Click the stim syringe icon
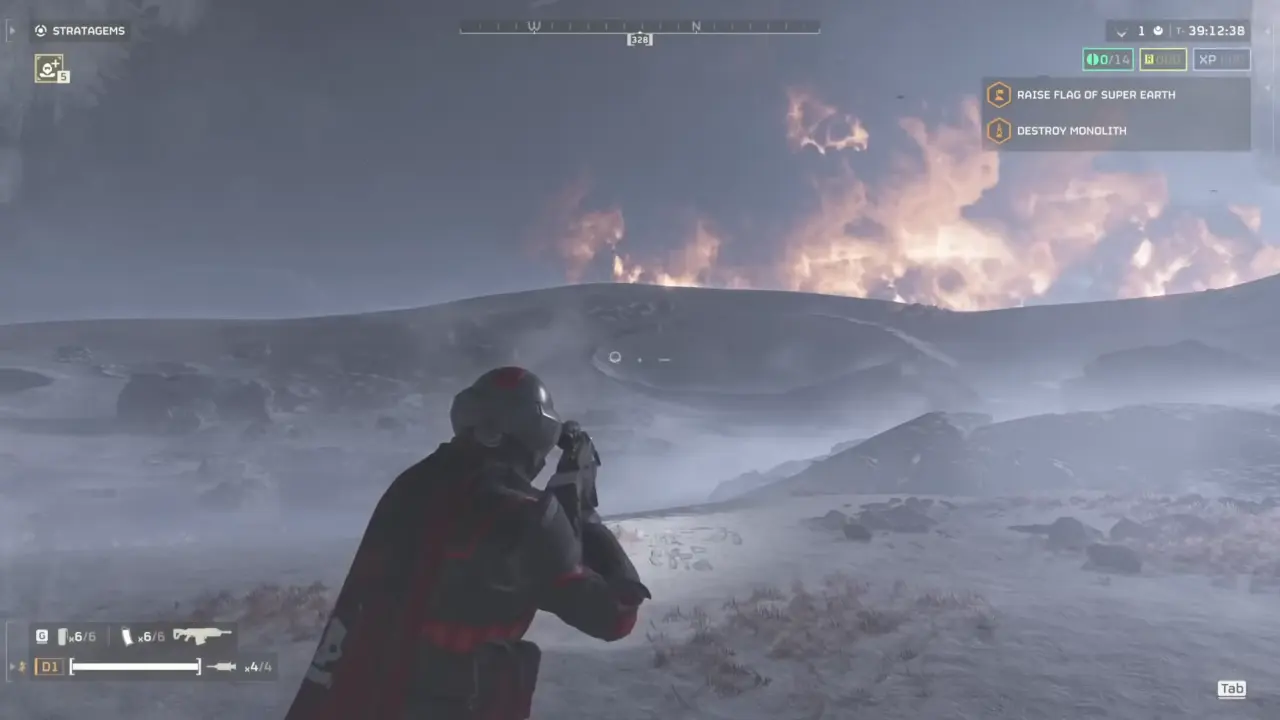1280x720 pixels. point(221,666)
